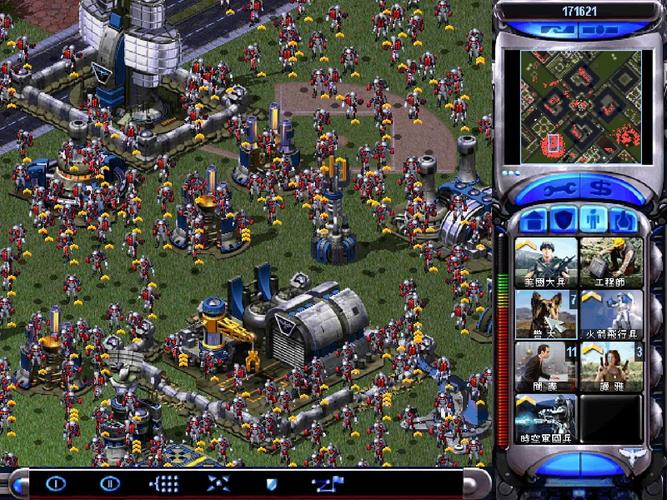Switch to the defenses shield tab
The width and height of the screenshot is (667, 500).
coord(564,219)
